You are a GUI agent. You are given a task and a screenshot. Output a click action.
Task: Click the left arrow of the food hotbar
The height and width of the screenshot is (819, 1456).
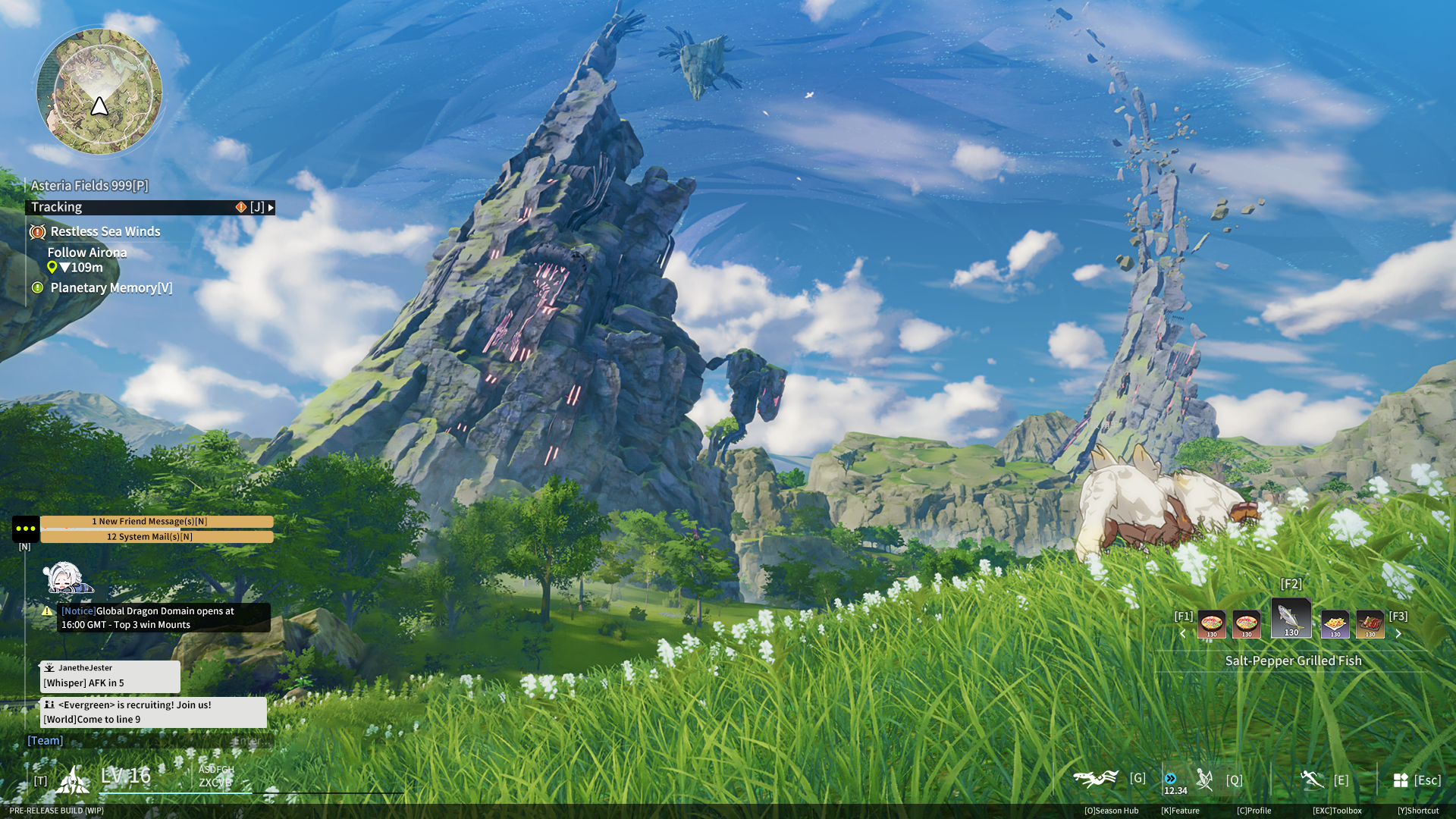(x=1183, y=634)
